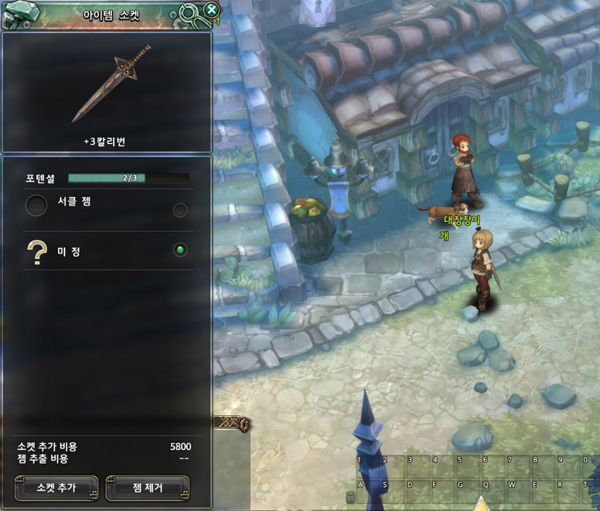Toggle the green radio dot for 미정
The image size is (600, 511).
(x=180, y=250)
